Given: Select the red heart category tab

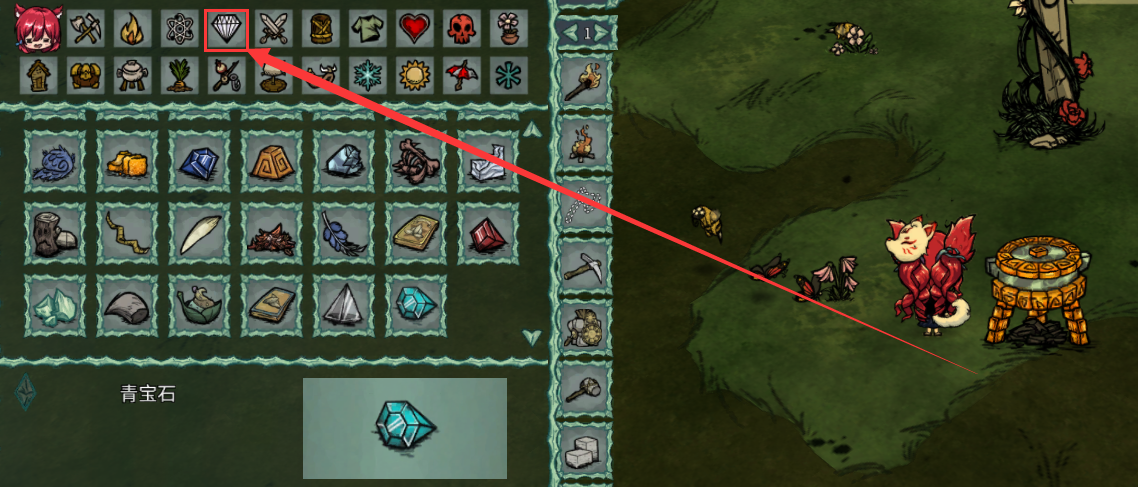Looking at the screenshot, I should [414, 30].
